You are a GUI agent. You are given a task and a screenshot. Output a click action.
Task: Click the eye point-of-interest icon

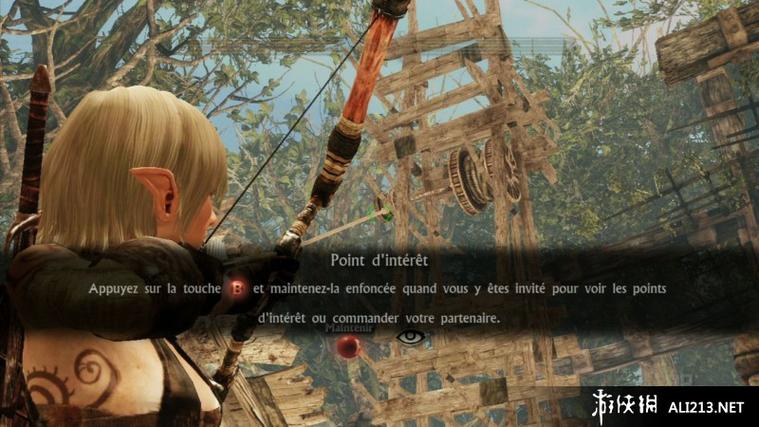(410, 338)
